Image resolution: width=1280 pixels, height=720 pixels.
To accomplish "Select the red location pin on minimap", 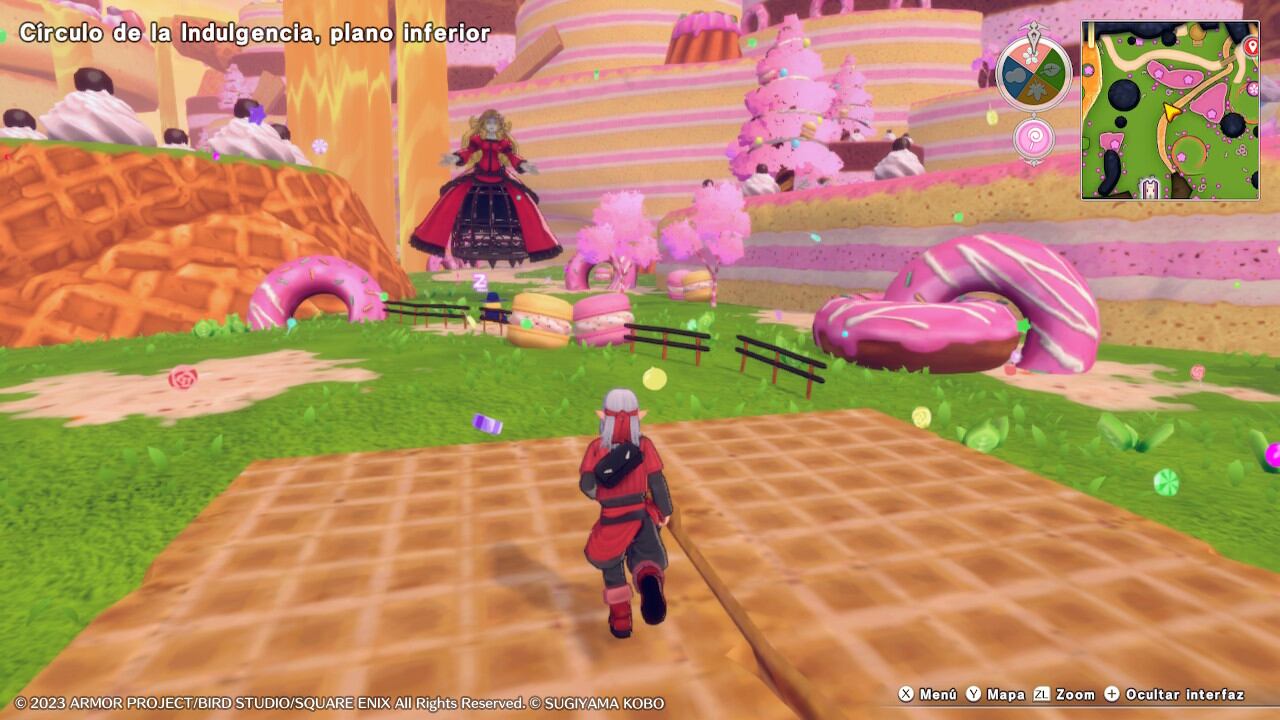I will pos(1251,47).
